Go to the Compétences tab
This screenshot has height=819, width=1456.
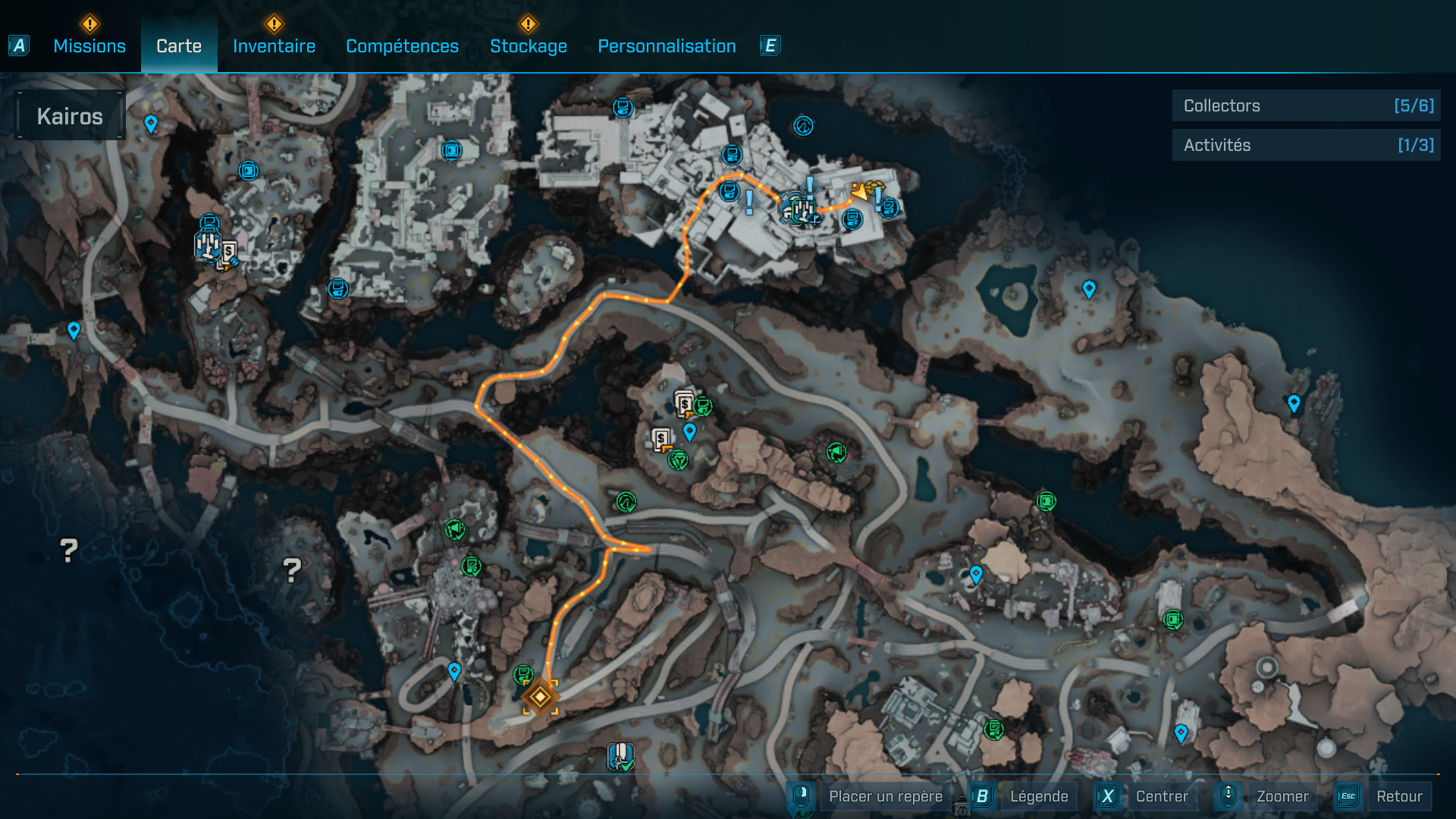coord(402,46)
